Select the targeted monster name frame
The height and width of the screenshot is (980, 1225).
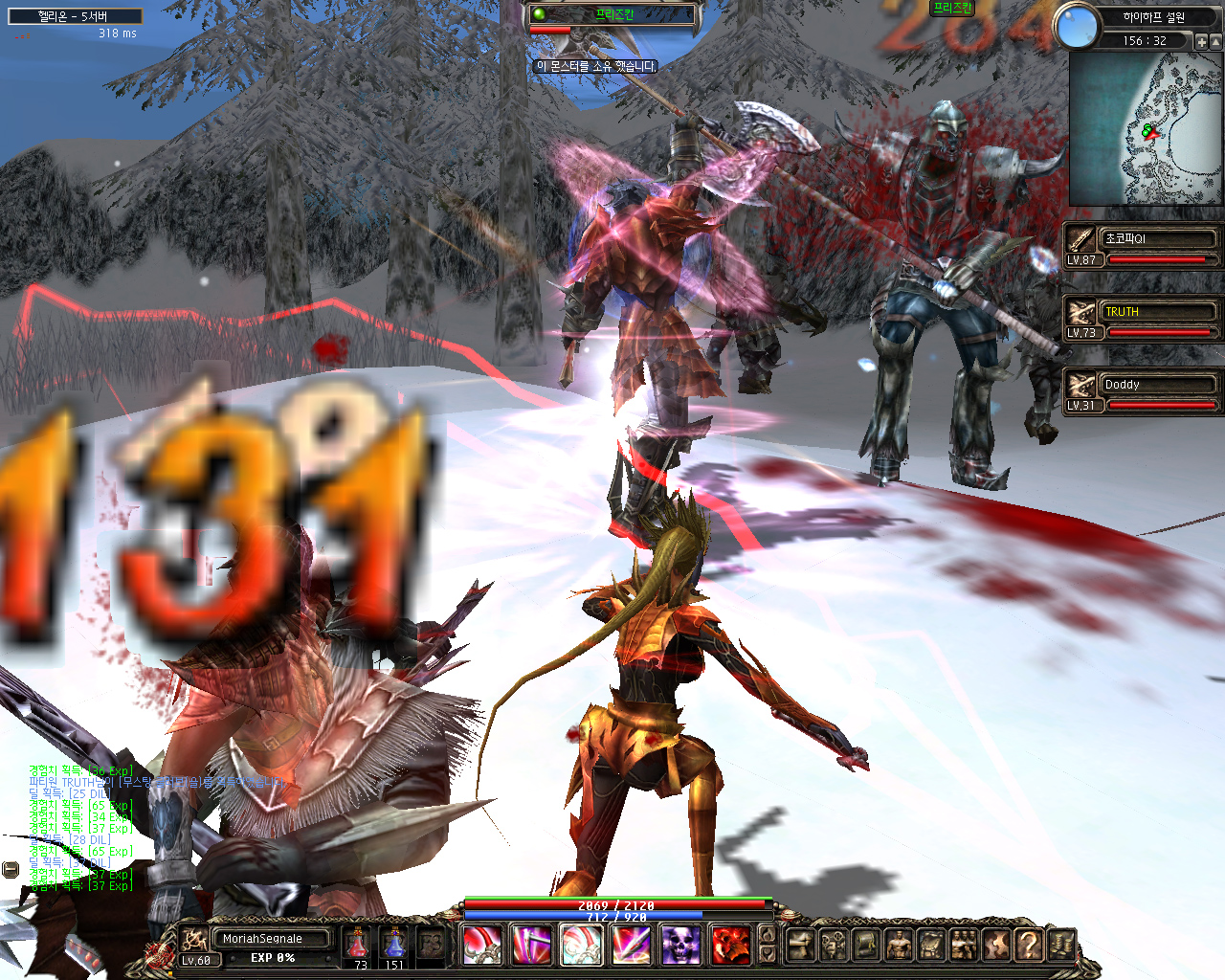coord(614,14)
